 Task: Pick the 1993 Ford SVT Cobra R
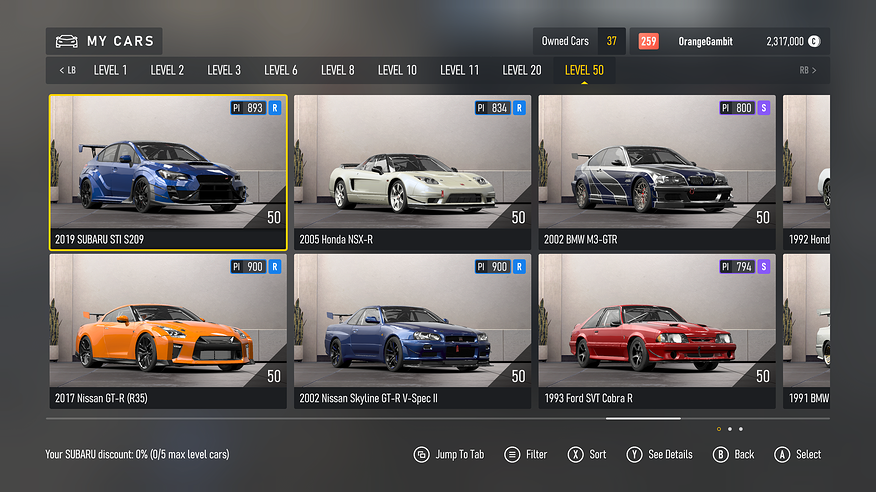657,331
